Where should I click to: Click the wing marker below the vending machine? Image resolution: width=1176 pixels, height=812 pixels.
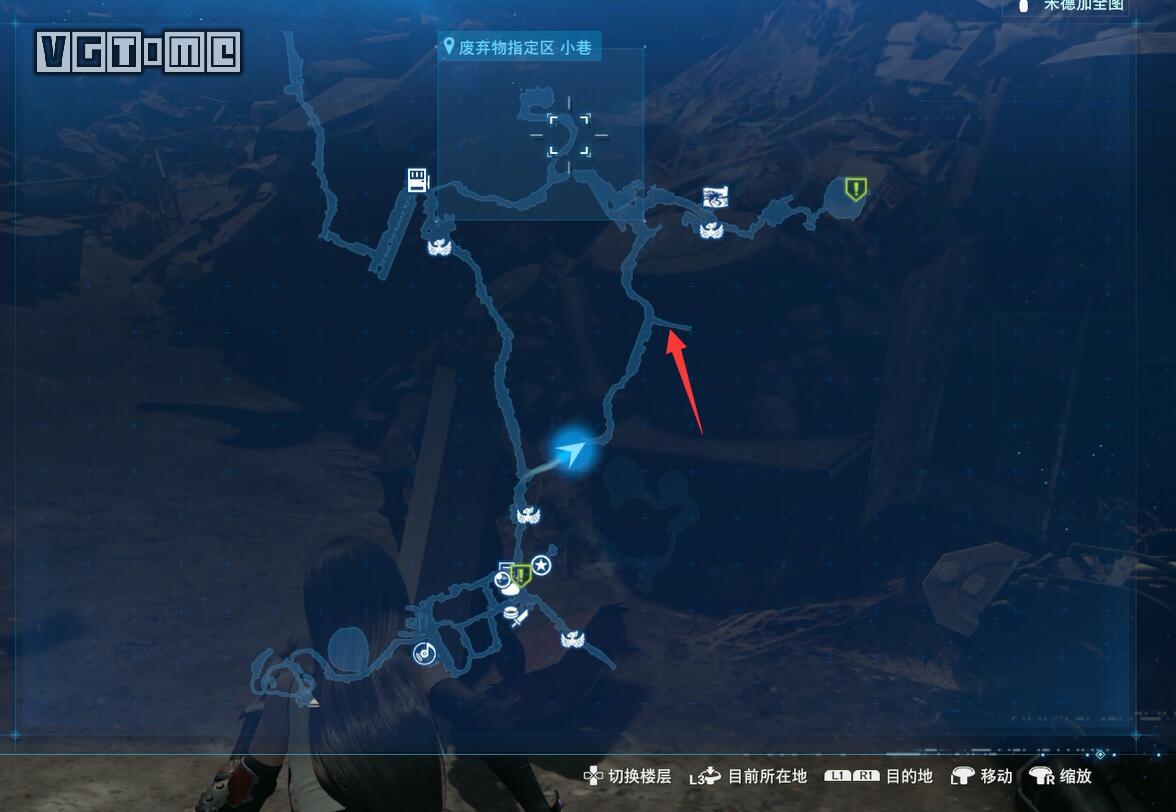437,246
